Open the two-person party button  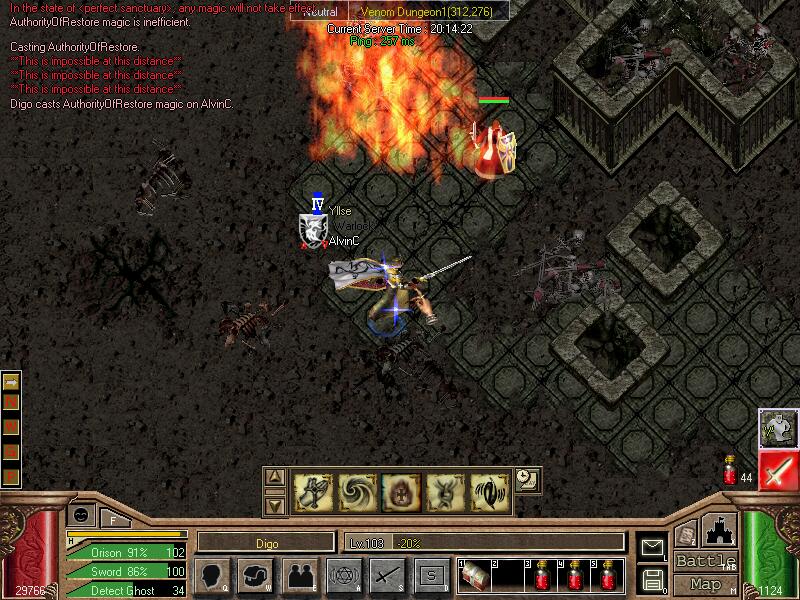click(x=299, y=575)
